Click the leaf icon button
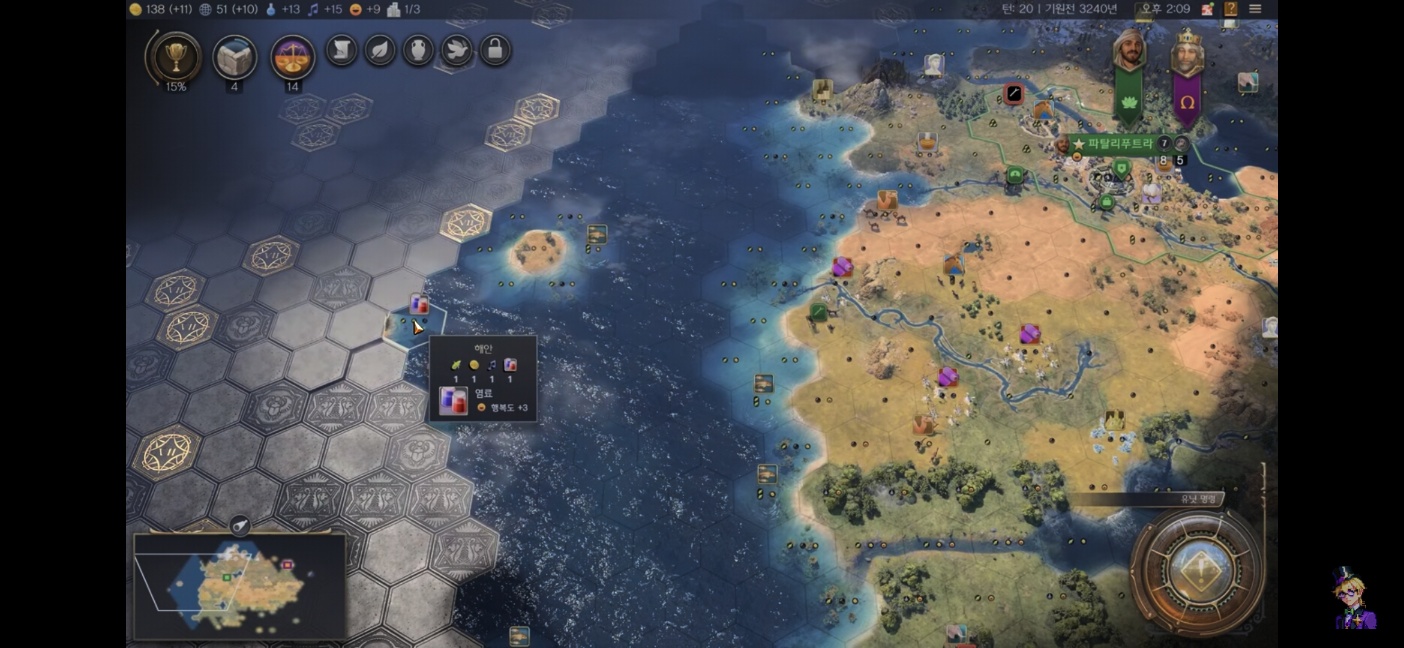 pos(380,50)
